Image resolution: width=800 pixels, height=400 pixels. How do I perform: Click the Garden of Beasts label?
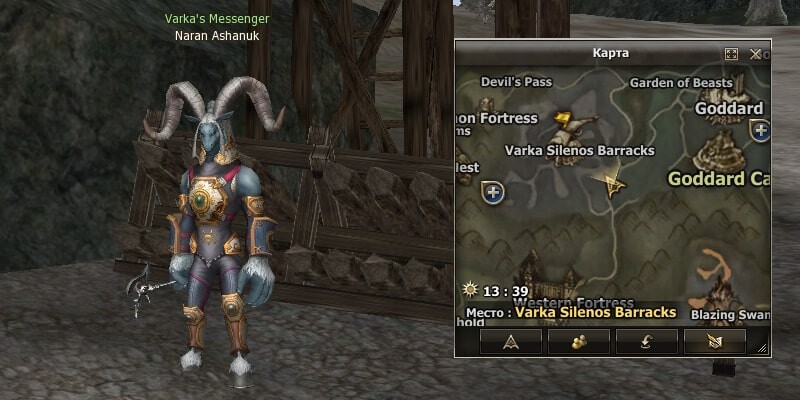pyautogui.click(x=681, y=83)
